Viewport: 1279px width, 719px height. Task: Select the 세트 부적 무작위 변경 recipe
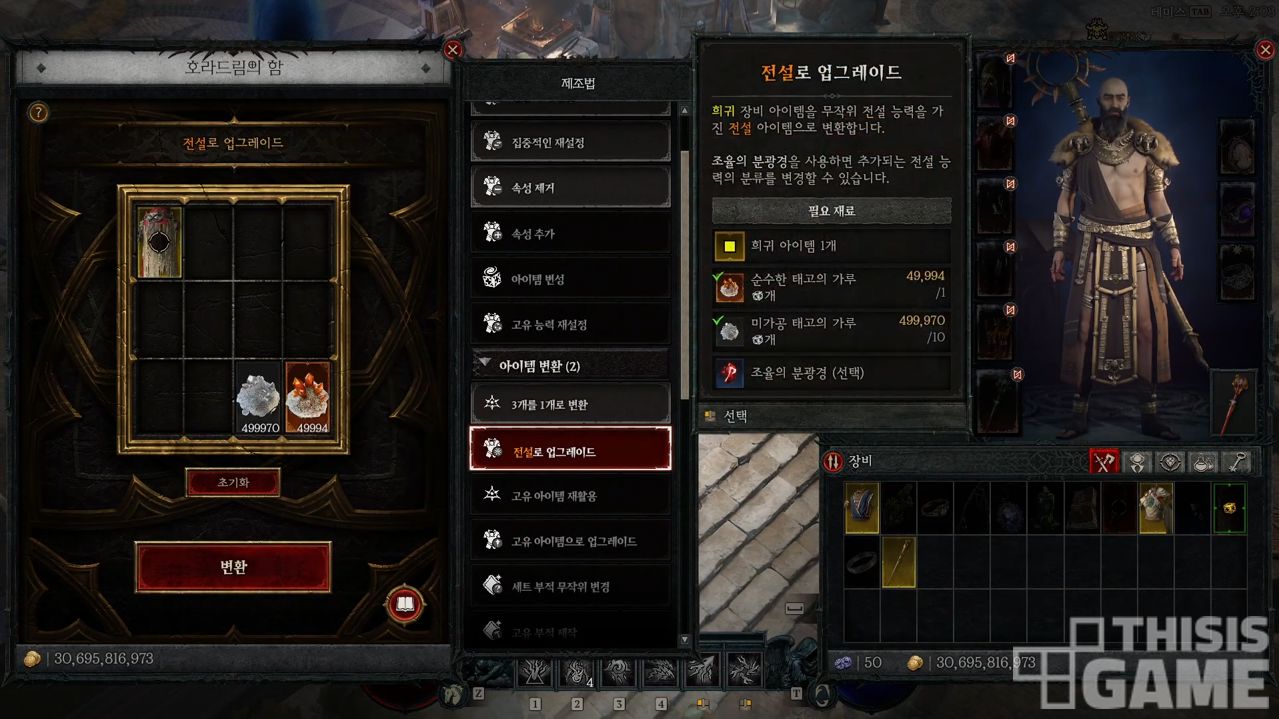[x=570, y=586]
